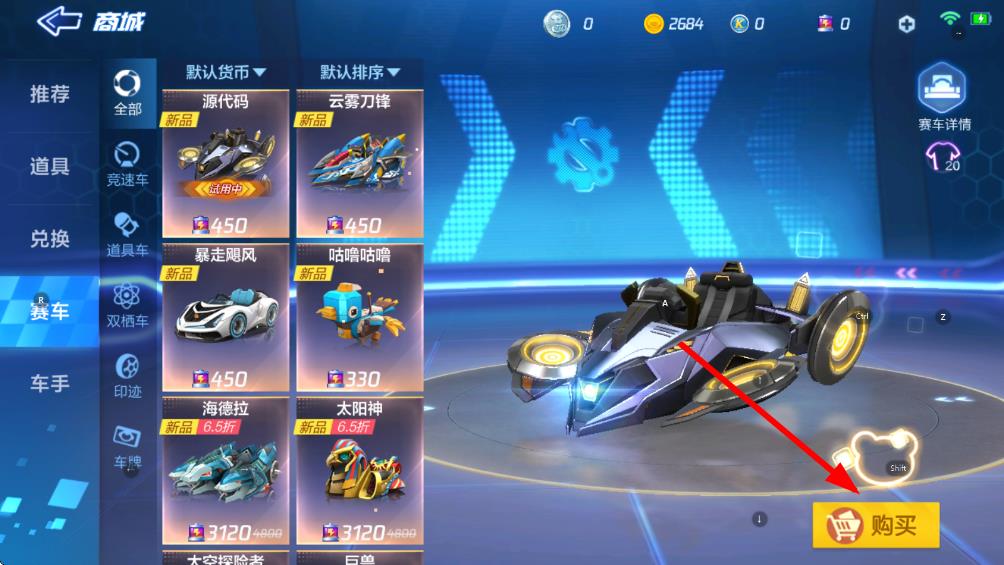Switch to the 推荐 tab
The image size is (1004, 565).
[50, 95]
